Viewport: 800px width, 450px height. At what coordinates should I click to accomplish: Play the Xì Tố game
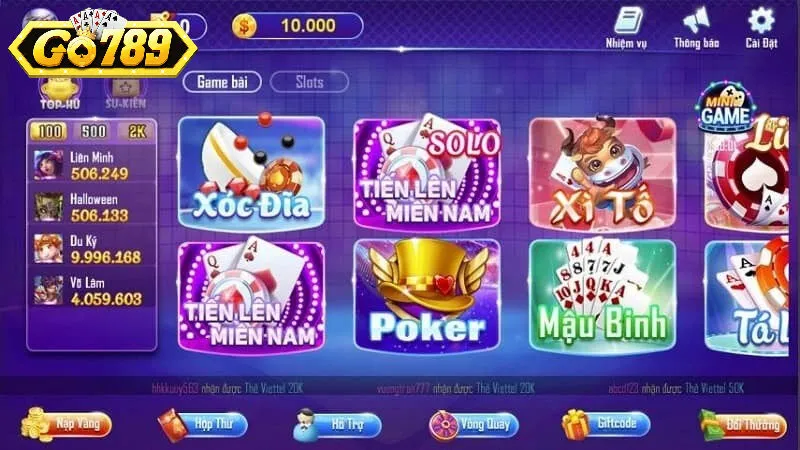point(602,173)
